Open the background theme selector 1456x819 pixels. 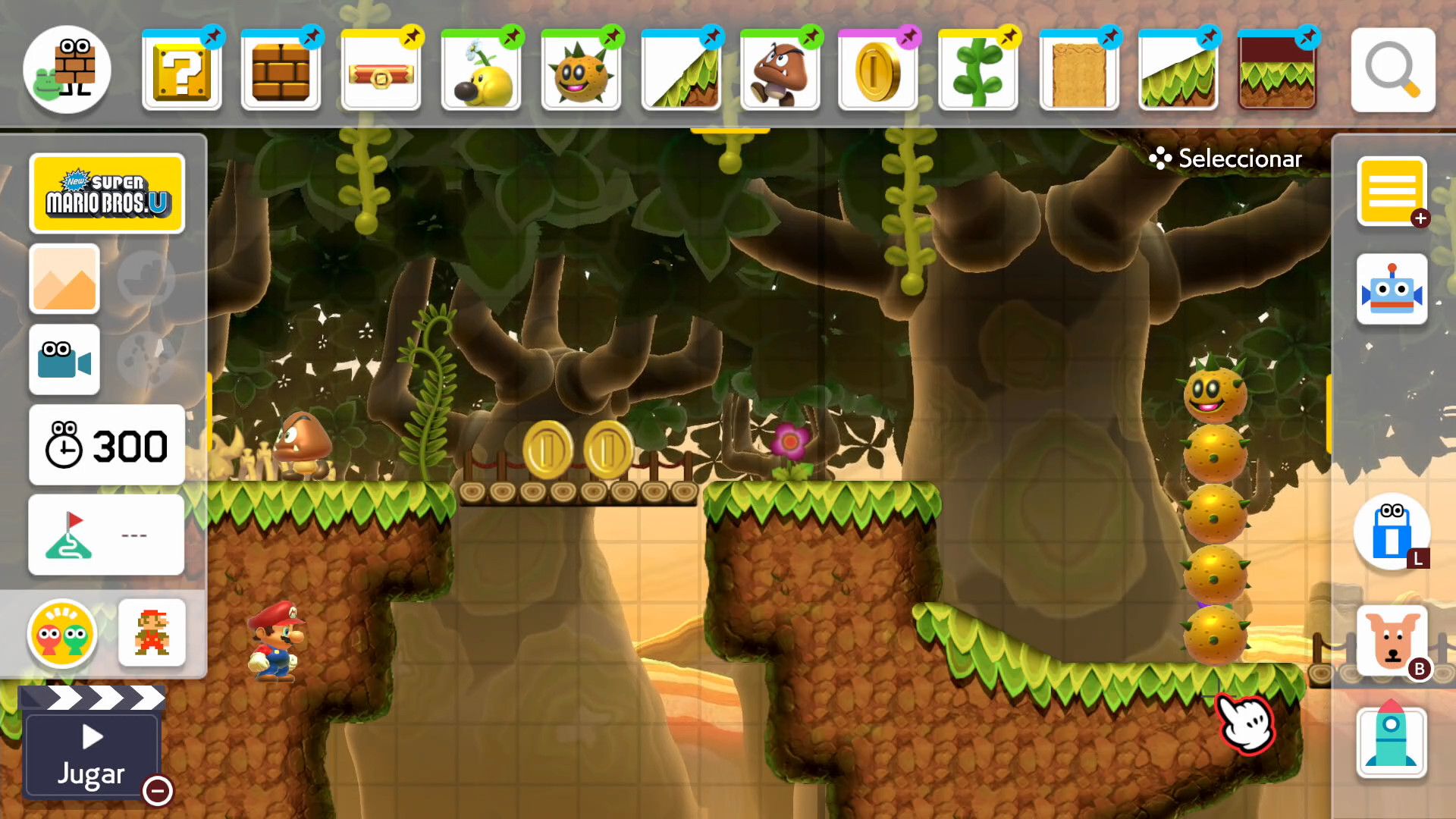(x=64, y=280)
